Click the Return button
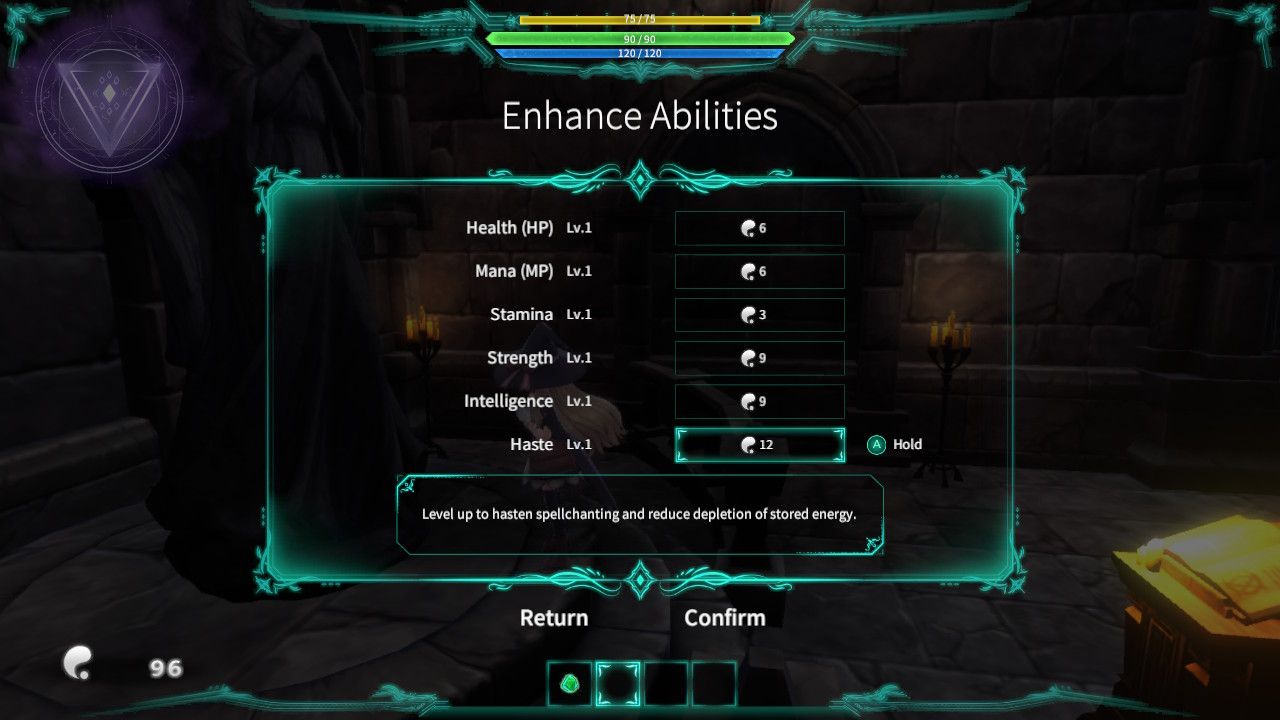1280x720 pixels. (553, 618)
